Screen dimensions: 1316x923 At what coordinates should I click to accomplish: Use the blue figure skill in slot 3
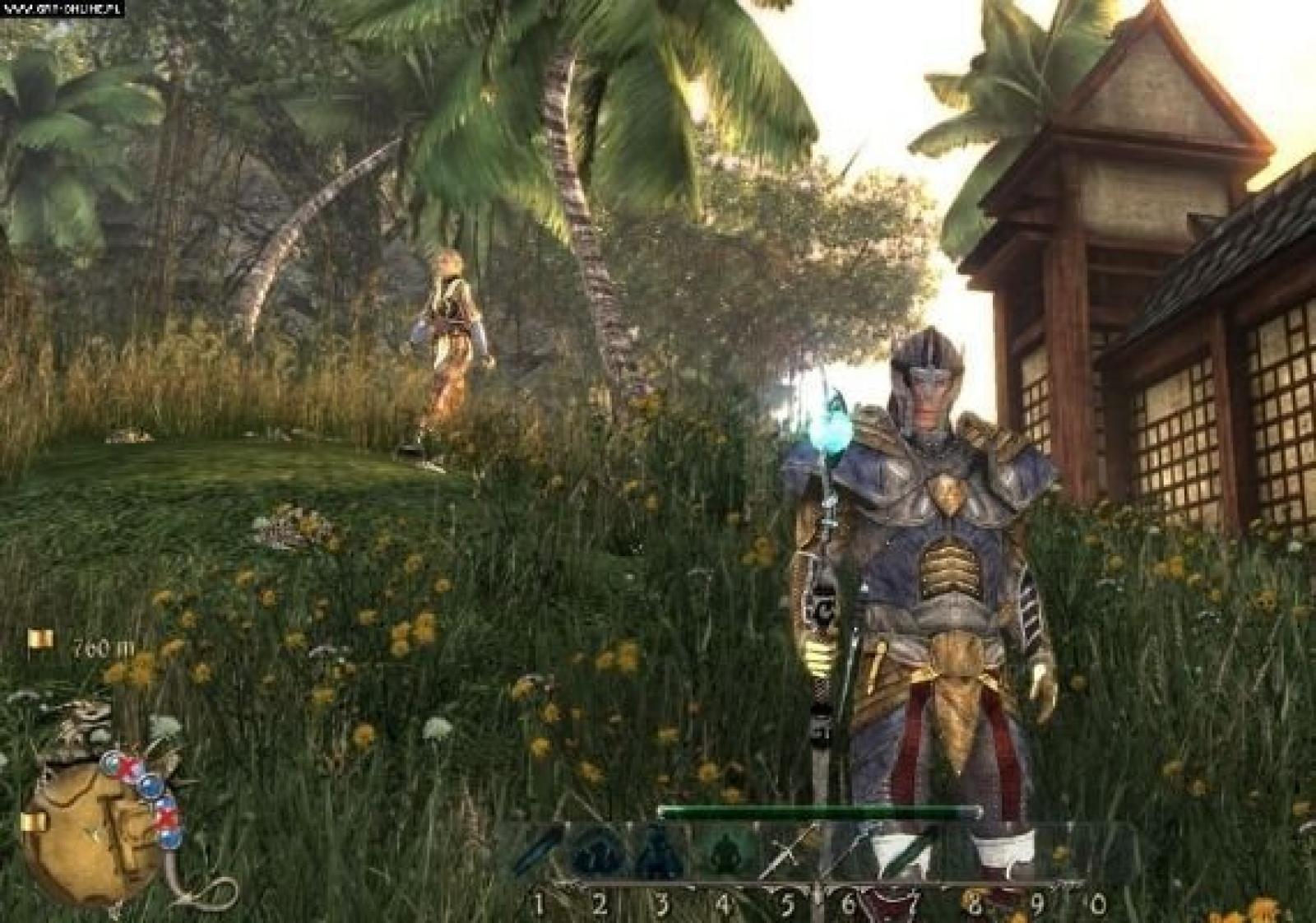(660, 853)
